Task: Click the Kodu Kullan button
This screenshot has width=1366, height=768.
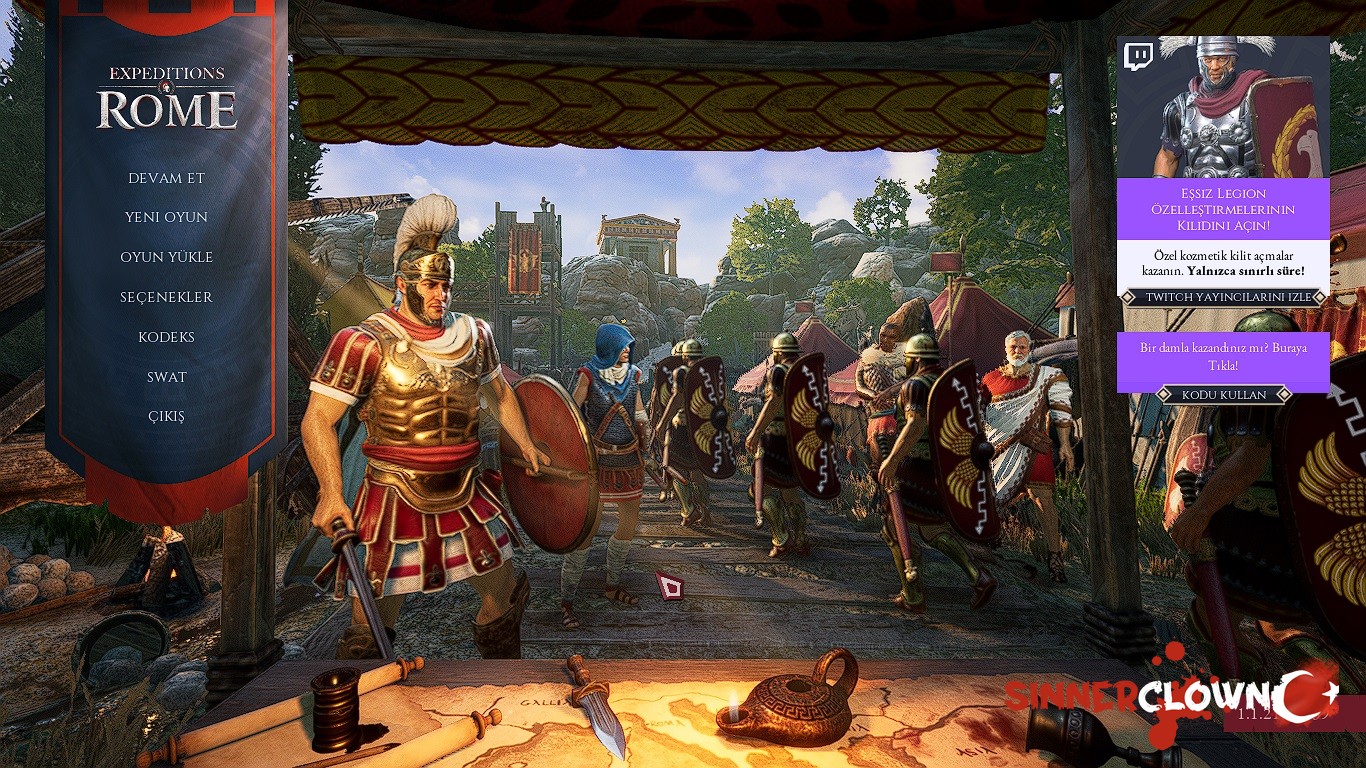Action: [x=1223, y=395]
